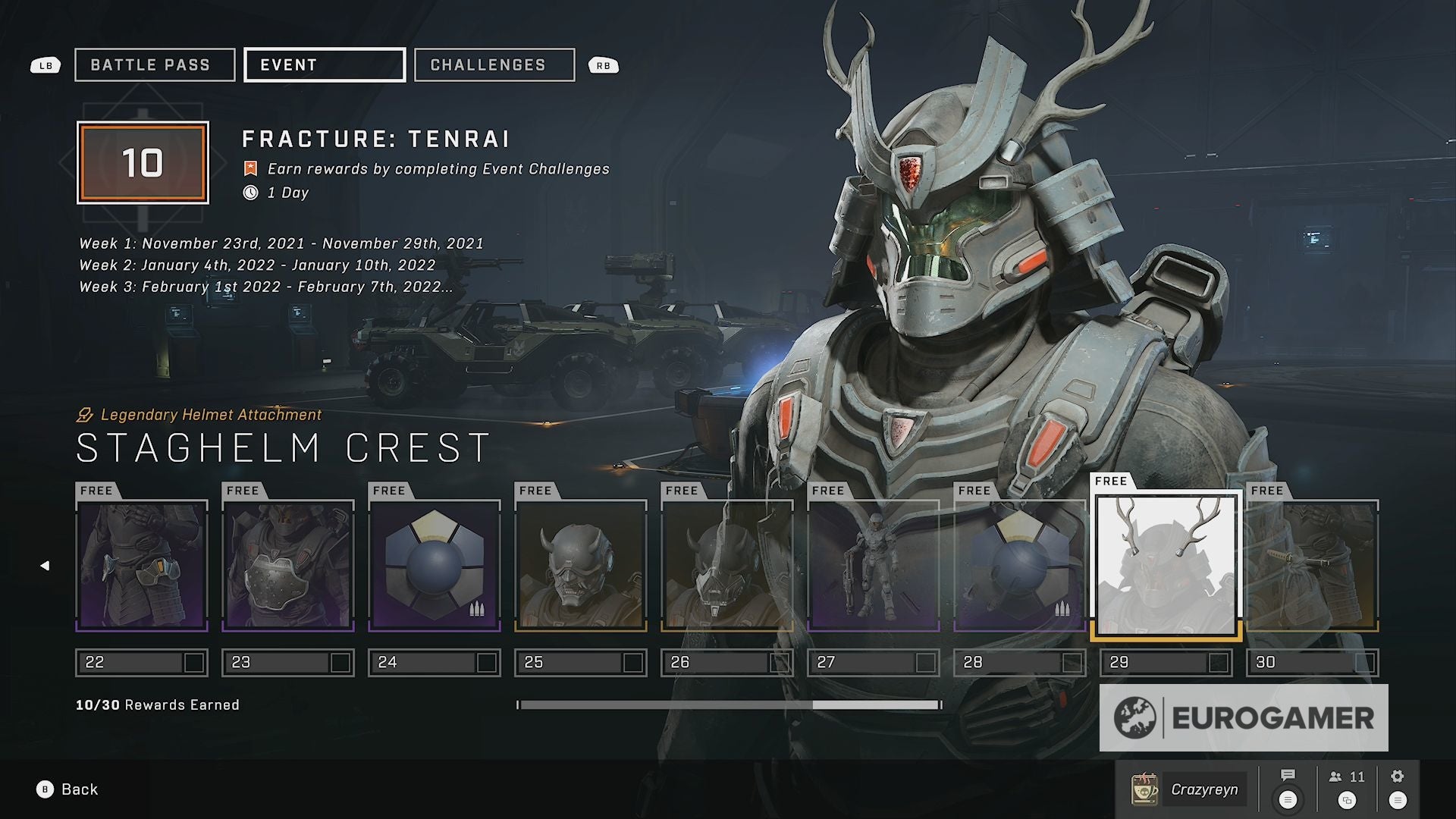Open the Event tab
The image size is (1456, 819).
click(325, 65)
